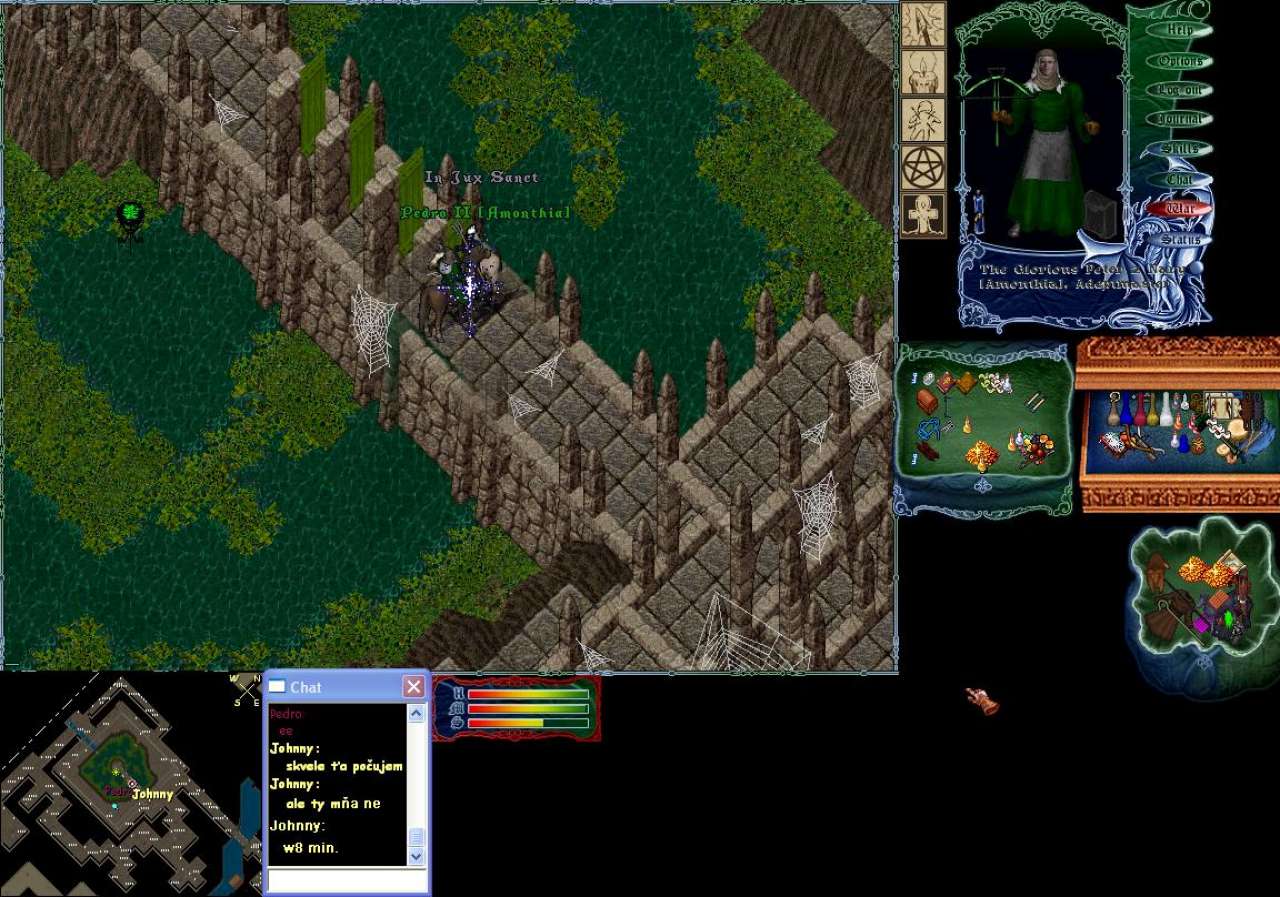
Task: Show the Skills list
Action: 1180,149
